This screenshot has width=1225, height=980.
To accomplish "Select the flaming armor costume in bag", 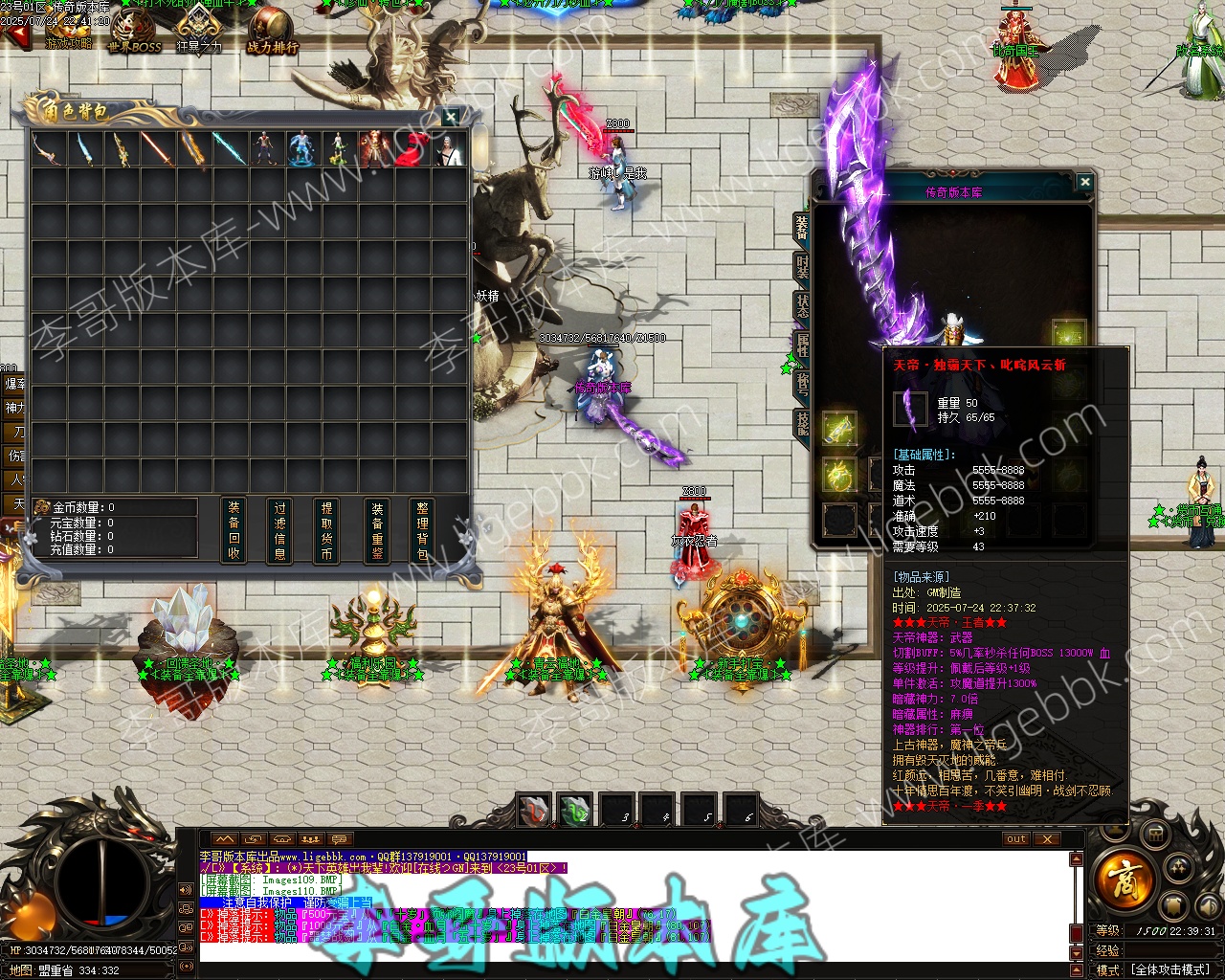I will [x=375, y=149].
